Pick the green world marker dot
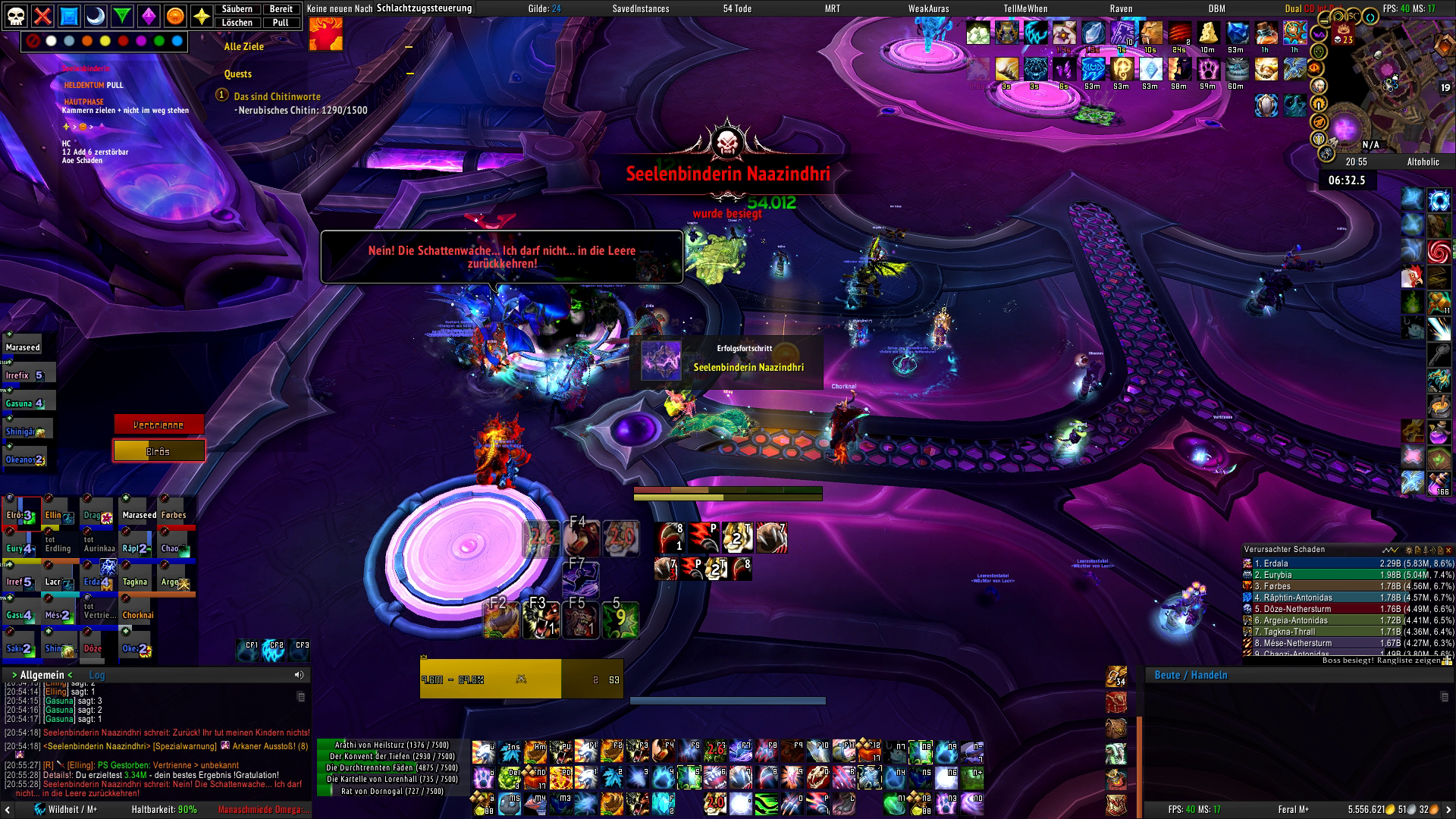Viewport: 1456px width, 819px height. (x=159, y=41)
